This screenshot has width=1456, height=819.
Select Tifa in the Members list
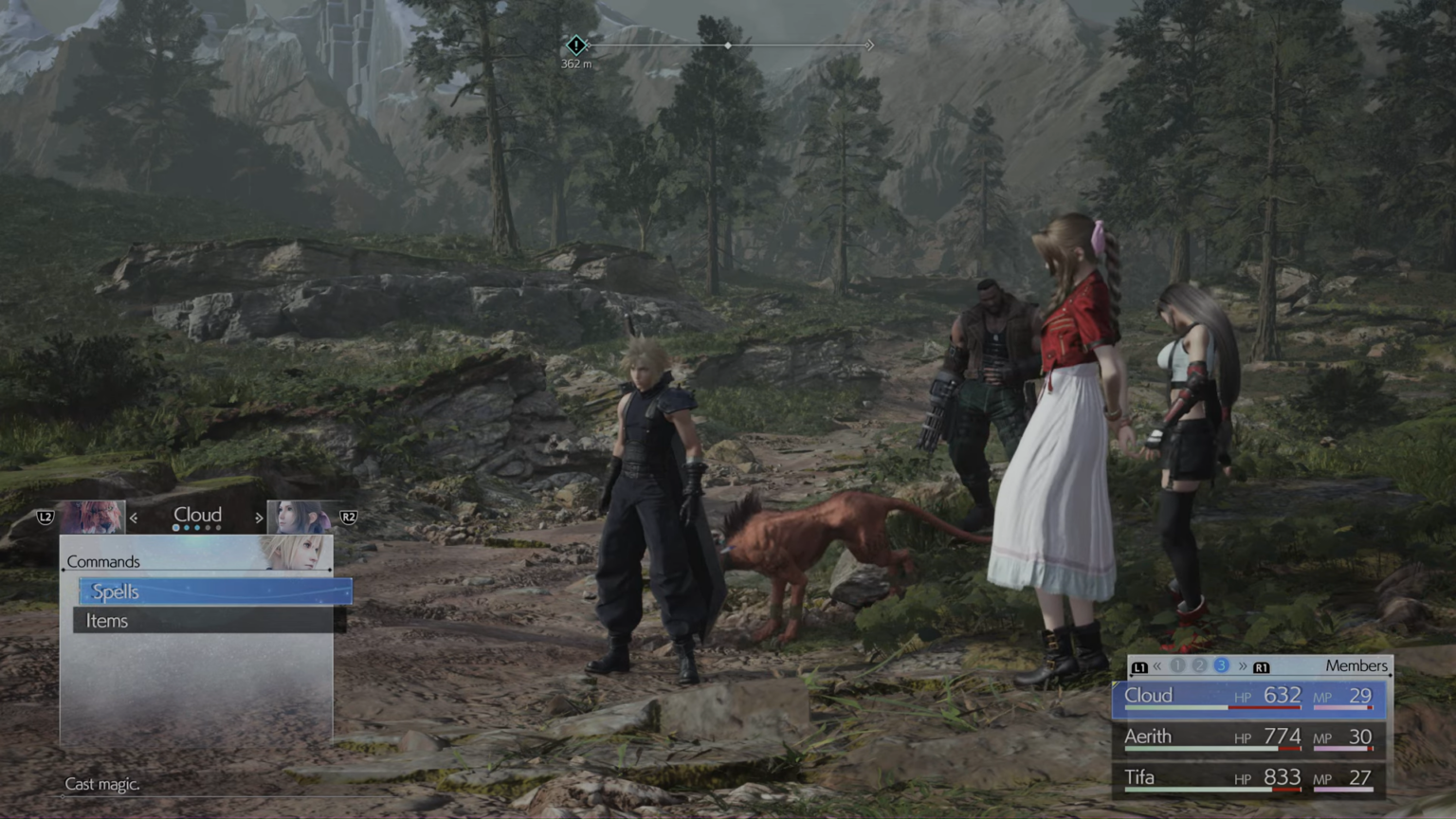(1248, 778)
